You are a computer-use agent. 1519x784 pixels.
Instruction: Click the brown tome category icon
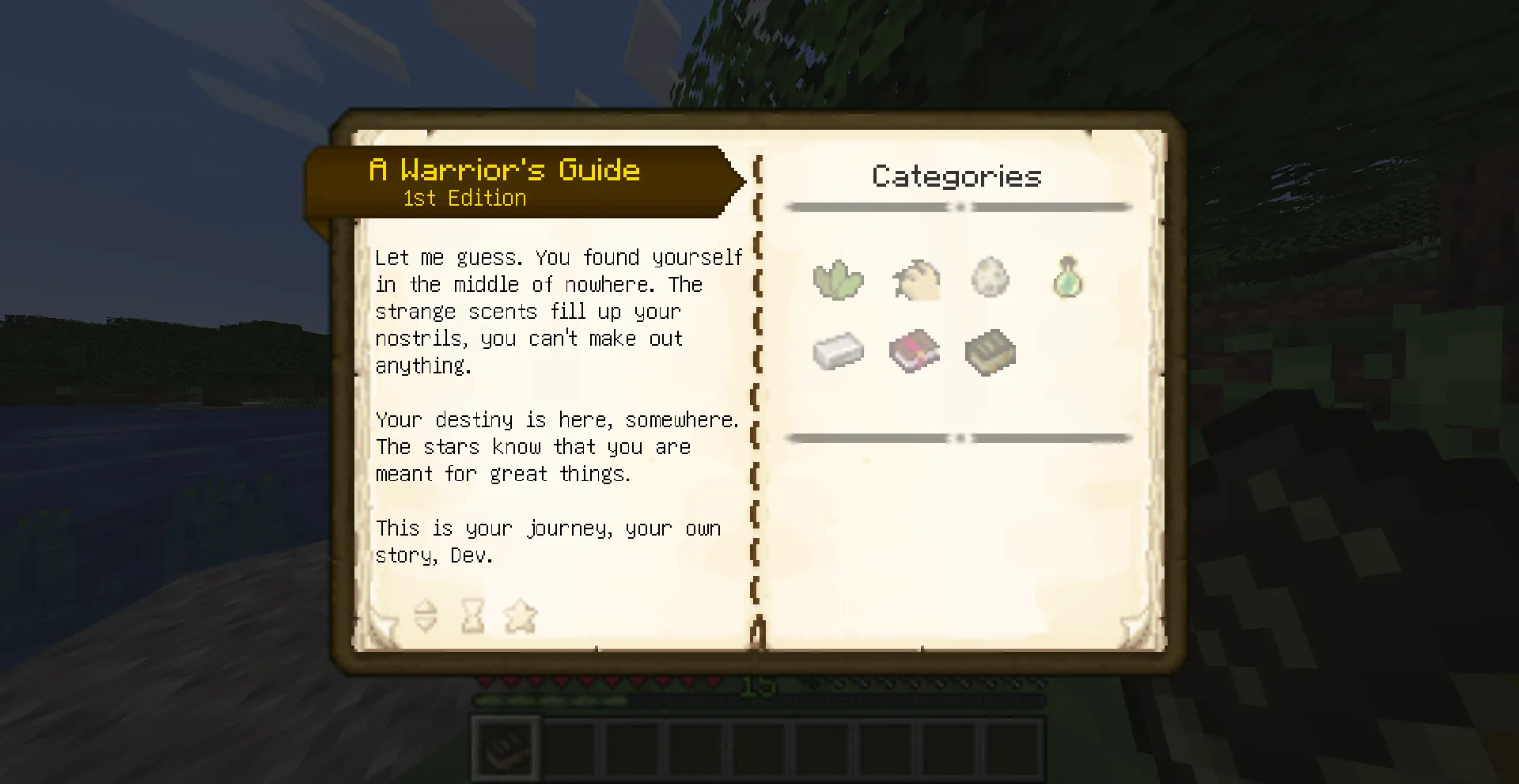[x=990, y=350]
